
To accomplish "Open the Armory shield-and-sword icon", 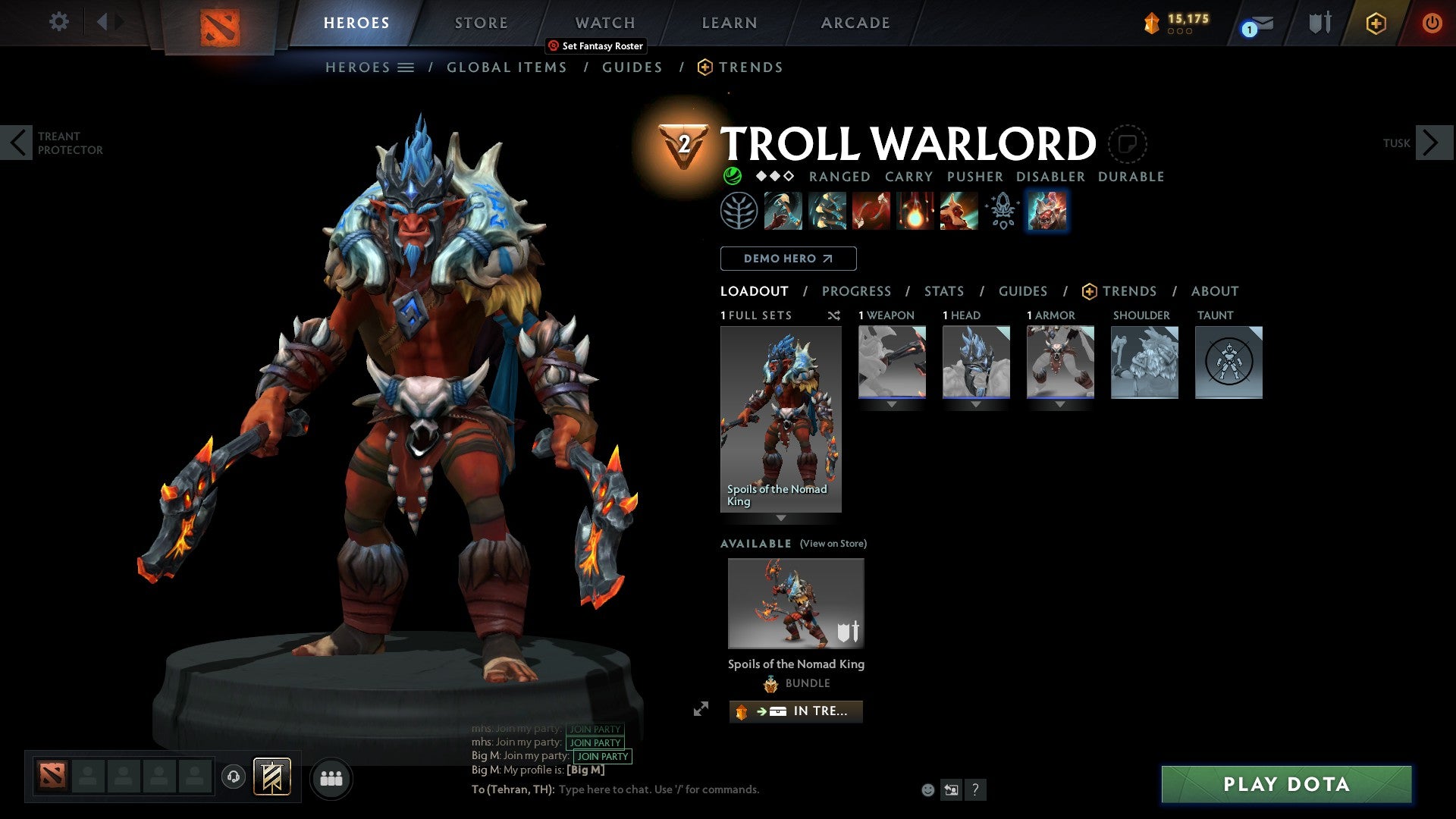I will [x=1319, y=23].
